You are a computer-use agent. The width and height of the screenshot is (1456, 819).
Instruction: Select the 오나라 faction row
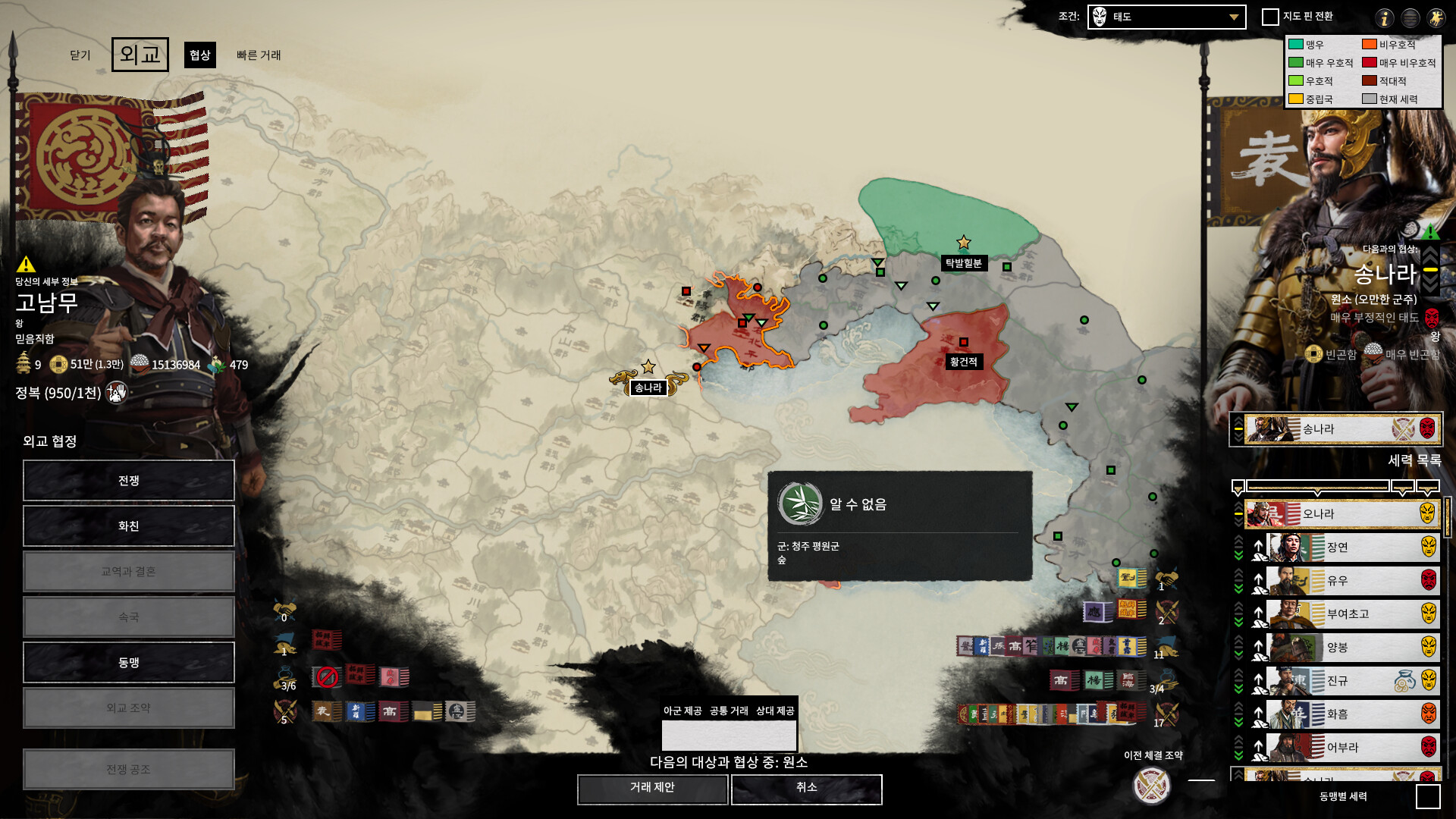click(x=1342, y=514)
